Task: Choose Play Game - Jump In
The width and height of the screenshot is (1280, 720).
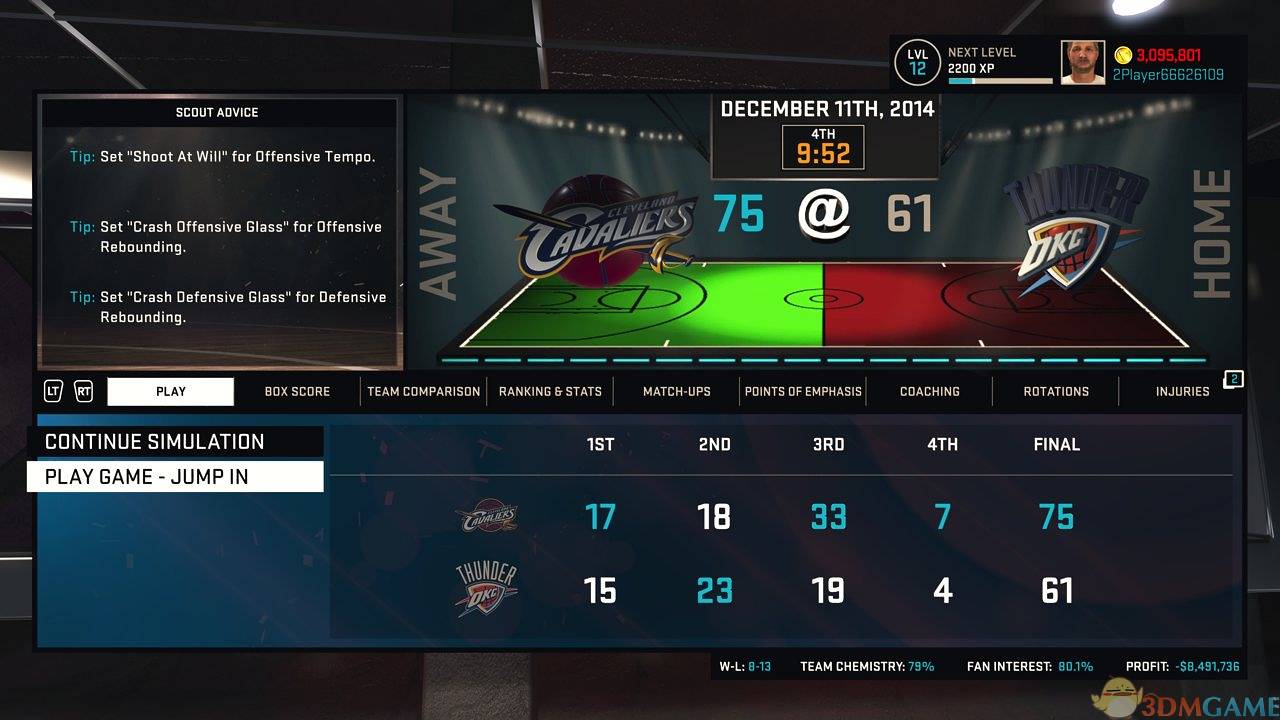Action: (x=175, y=477)
